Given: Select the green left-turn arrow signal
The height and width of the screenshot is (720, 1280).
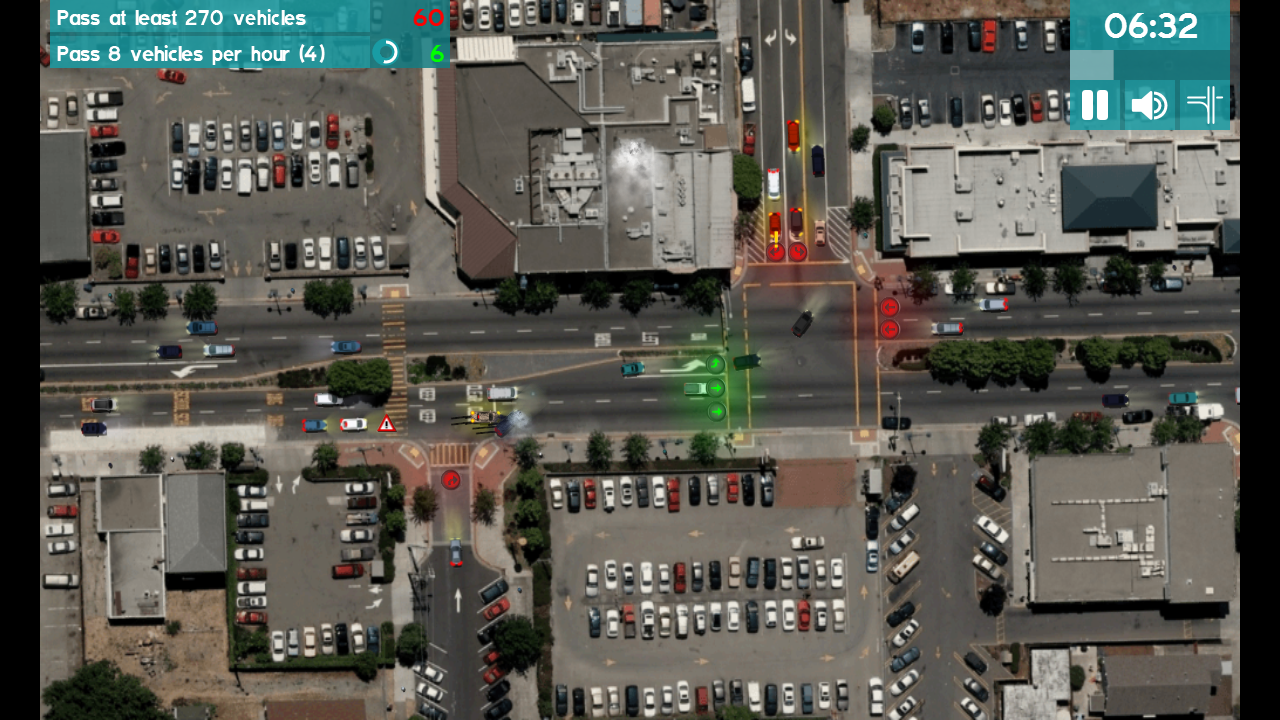Looking at the screenshot, I should point(716,365).
